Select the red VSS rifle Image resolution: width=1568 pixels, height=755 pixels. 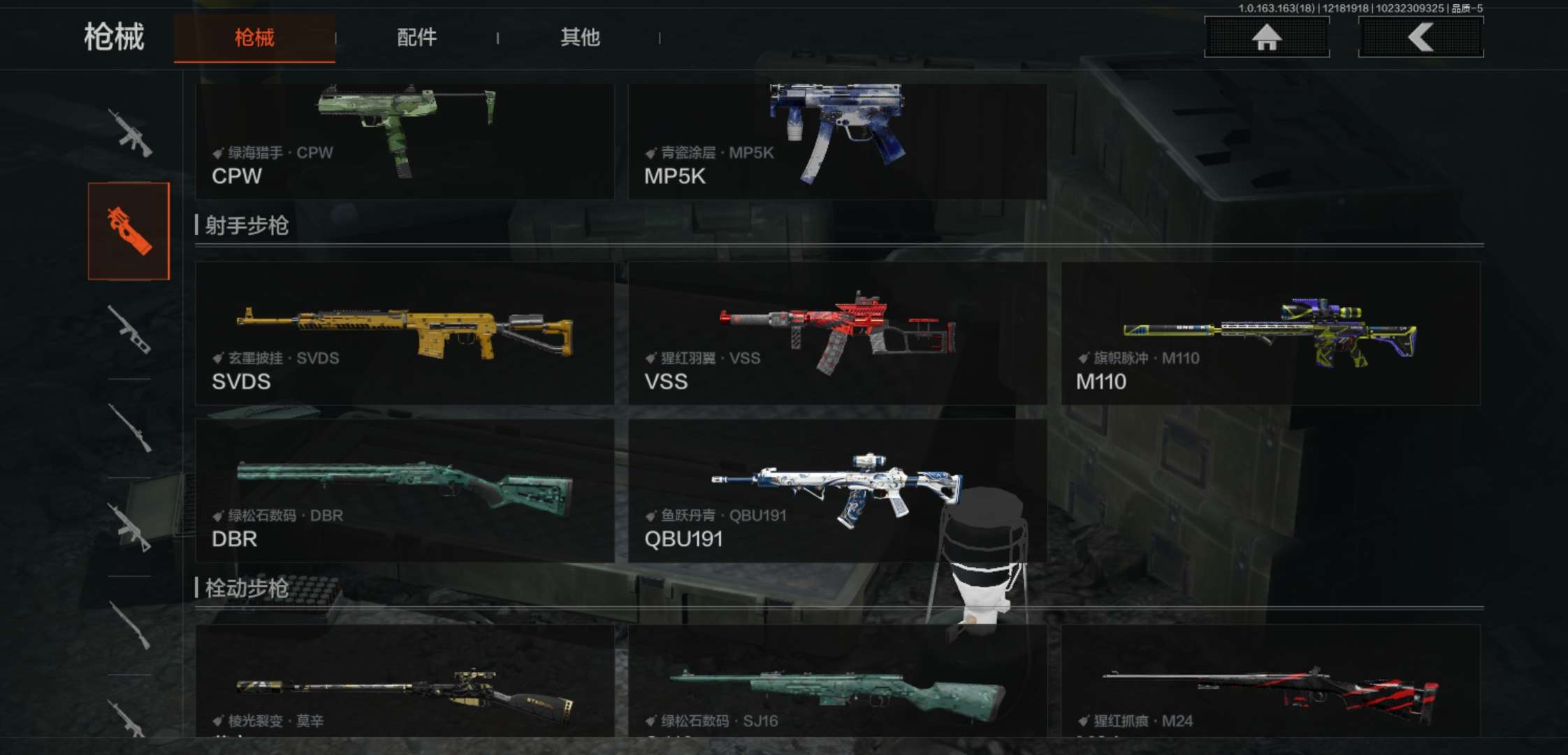(837, 333)
